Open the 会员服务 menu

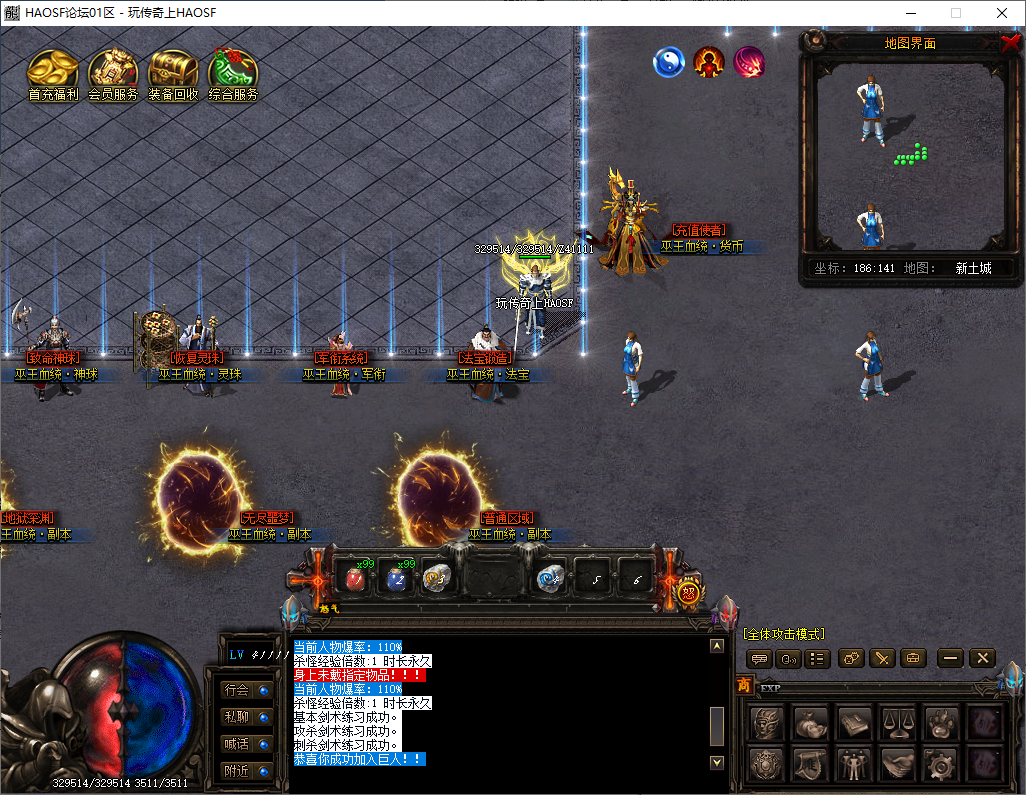click(113, 70)
